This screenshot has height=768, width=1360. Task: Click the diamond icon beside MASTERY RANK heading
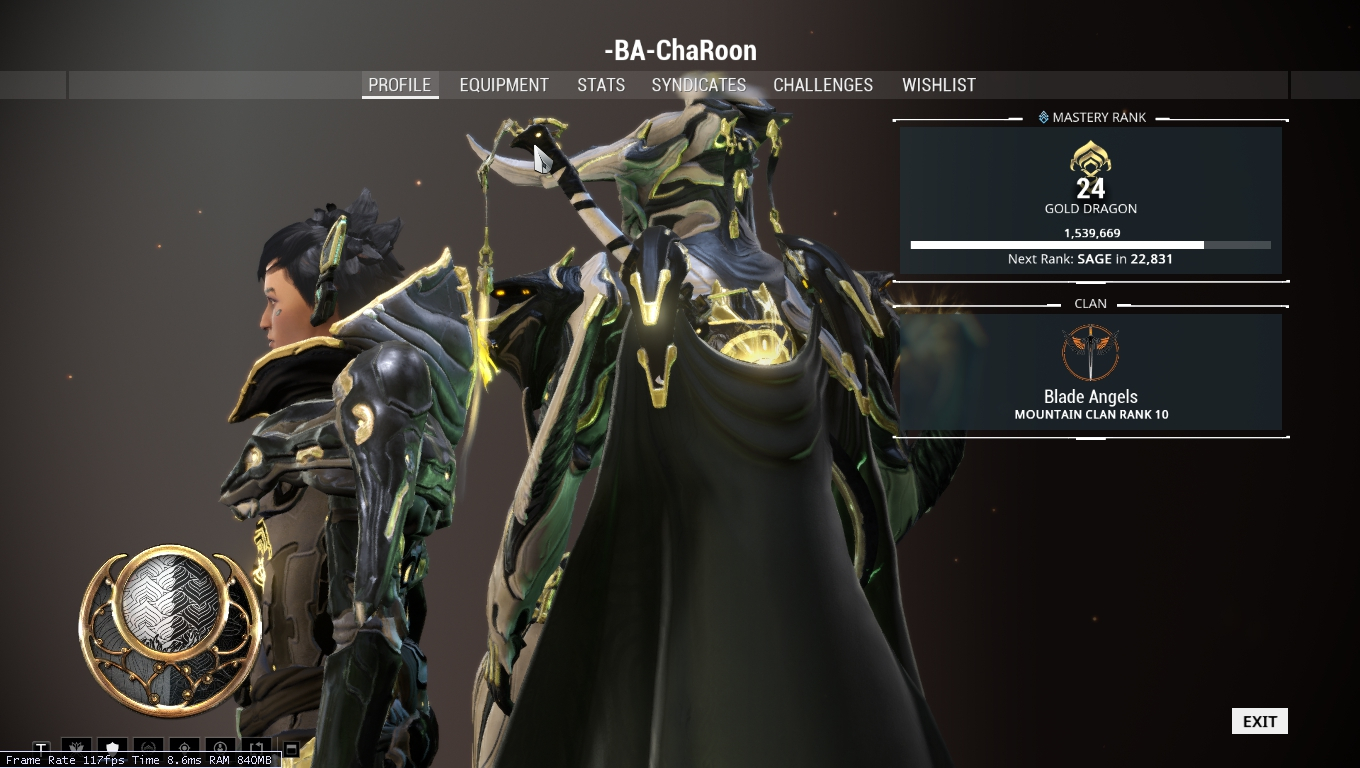pyautogui.click(x=1045, y=117)
